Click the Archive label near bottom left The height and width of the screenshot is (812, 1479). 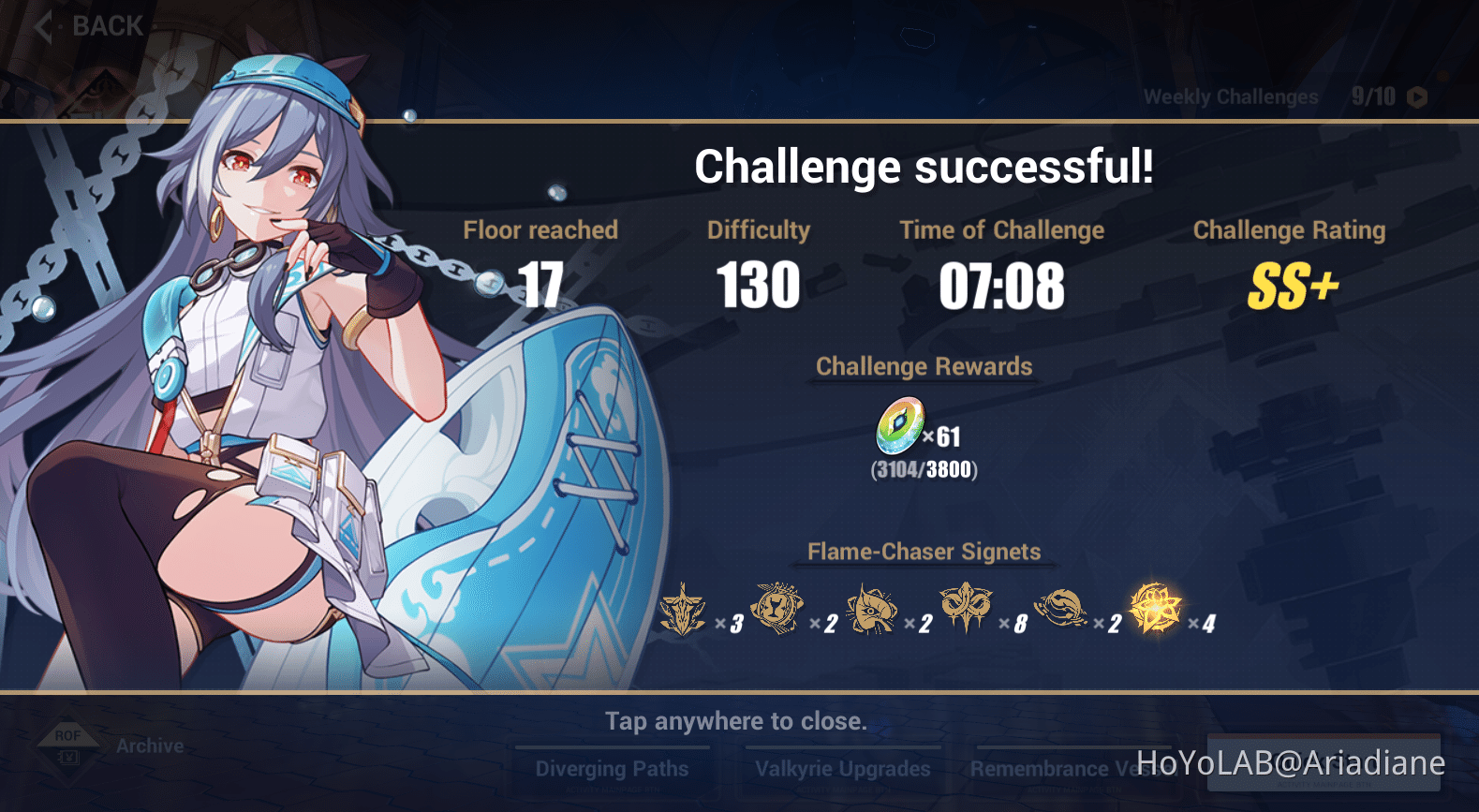click(148, 746)
